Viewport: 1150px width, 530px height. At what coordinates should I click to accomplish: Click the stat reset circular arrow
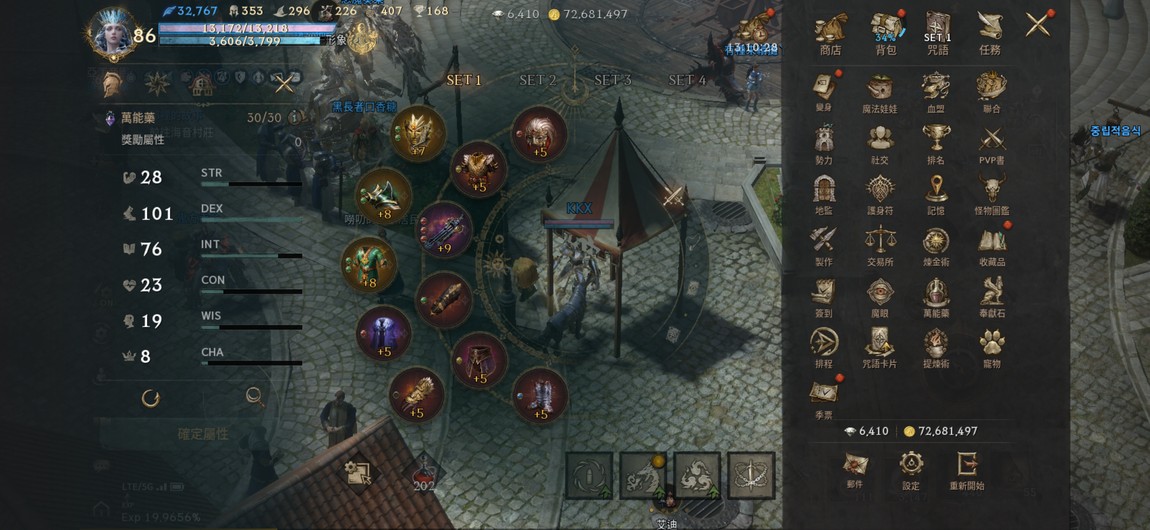point(151,398)
